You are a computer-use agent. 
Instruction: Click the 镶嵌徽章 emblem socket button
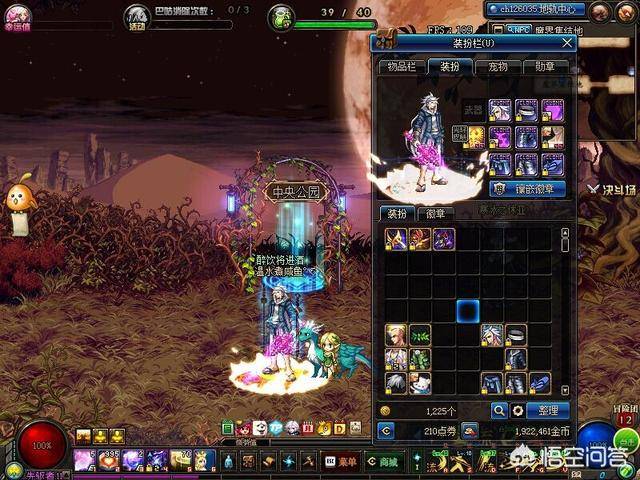528,188
